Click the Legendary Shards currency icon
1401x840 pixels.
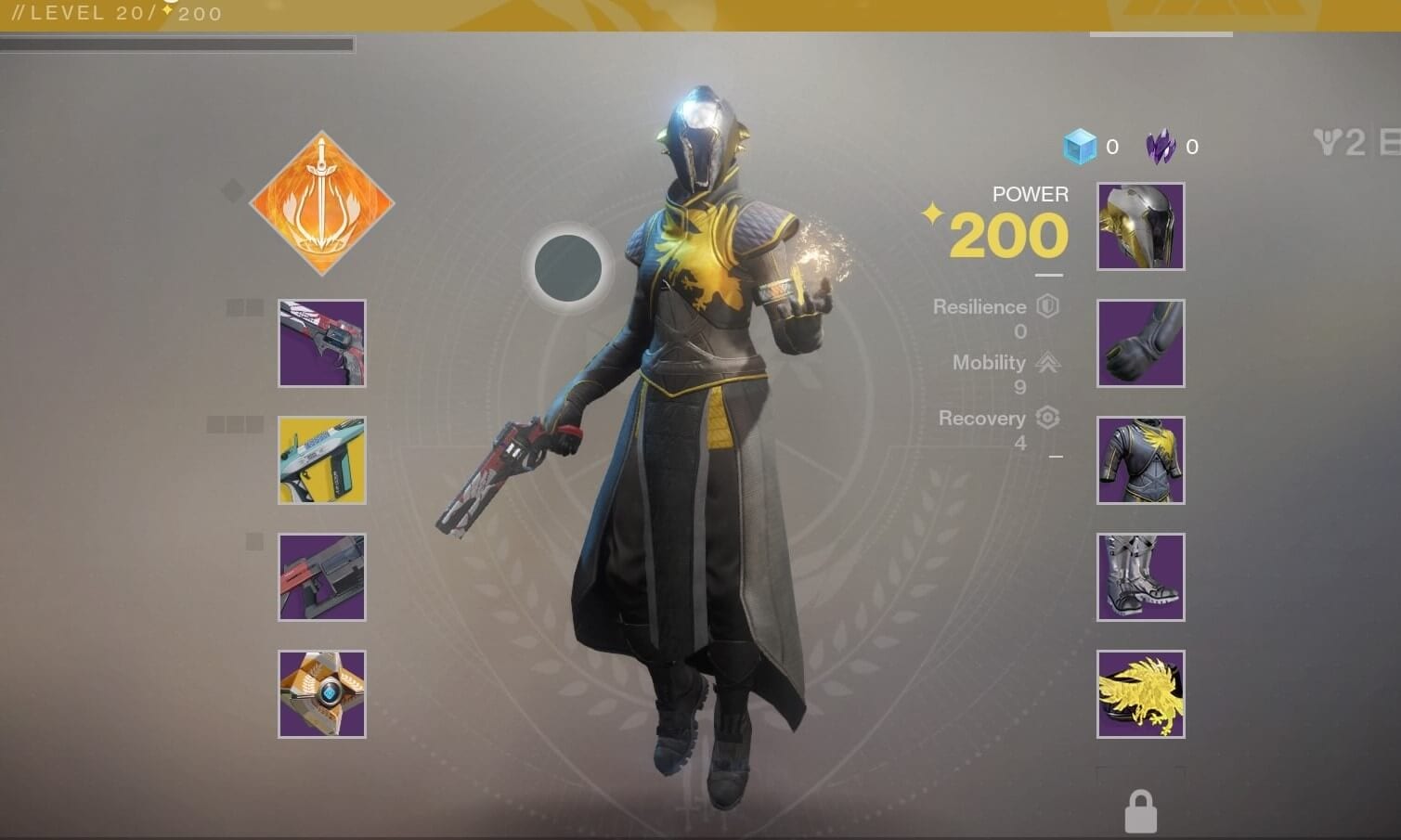pyautogui.click(x=1159, y=146)
